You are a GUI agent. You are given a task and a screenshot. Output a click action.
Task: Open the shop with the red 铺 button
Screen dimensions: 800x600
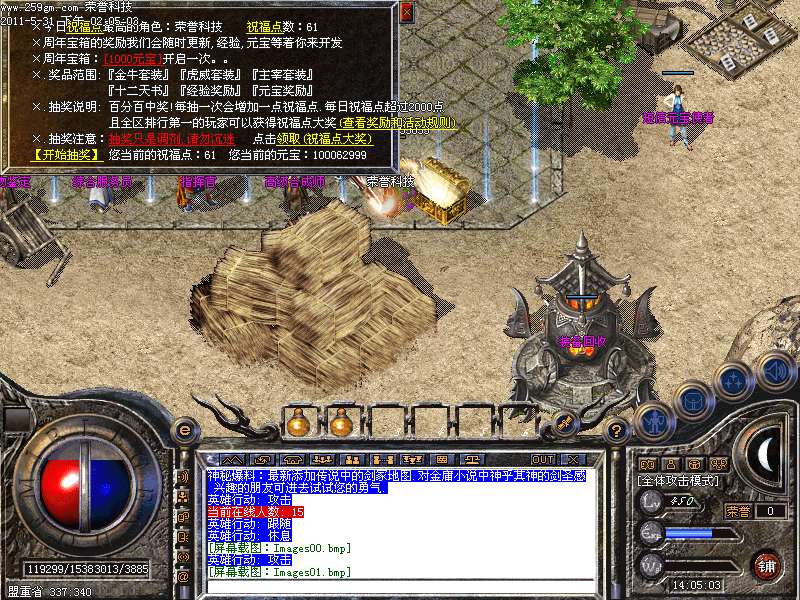coord(765,565)
